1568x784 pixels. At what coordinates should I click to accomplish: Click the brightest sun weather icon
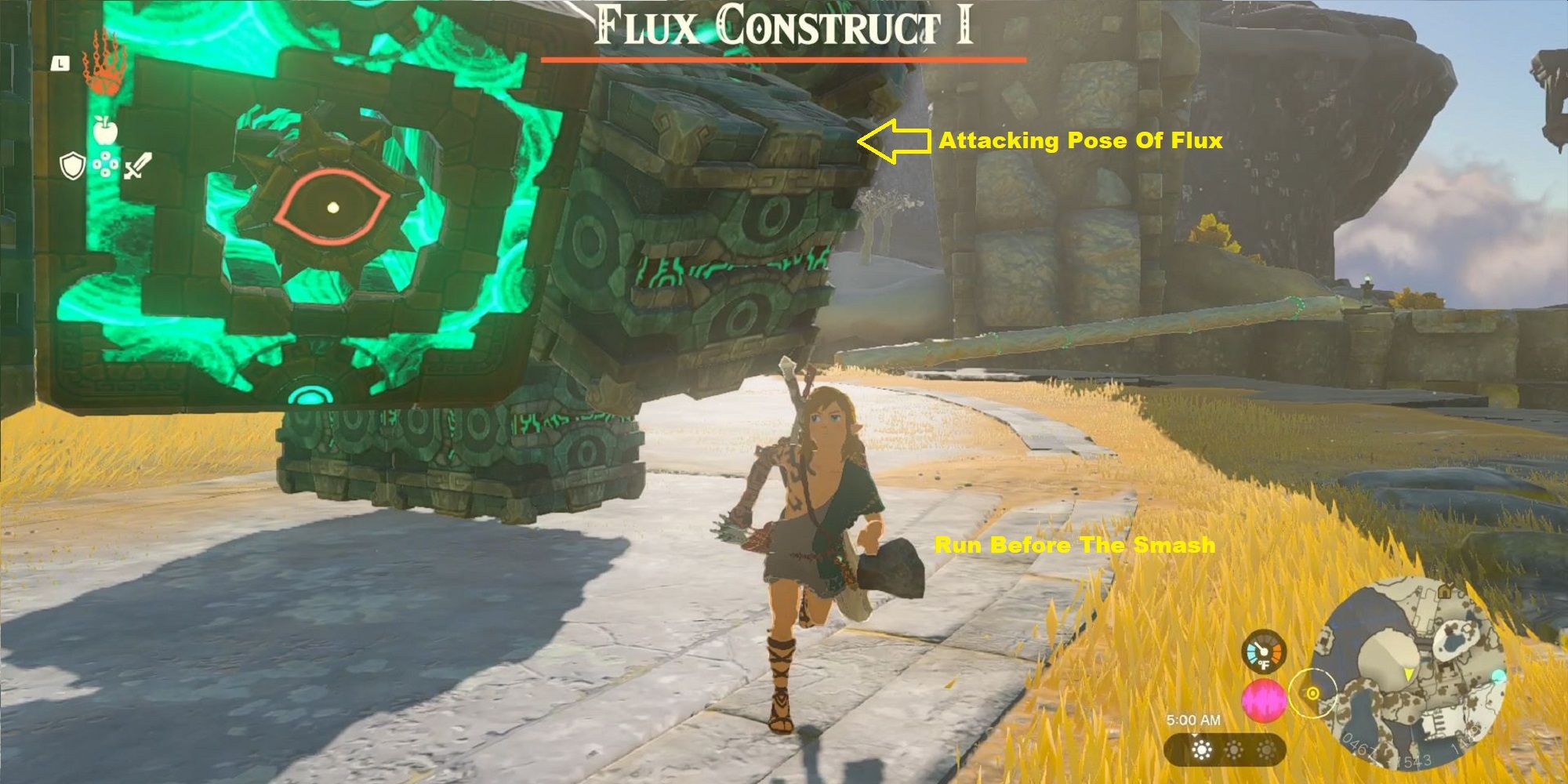tap(1202, 750)
